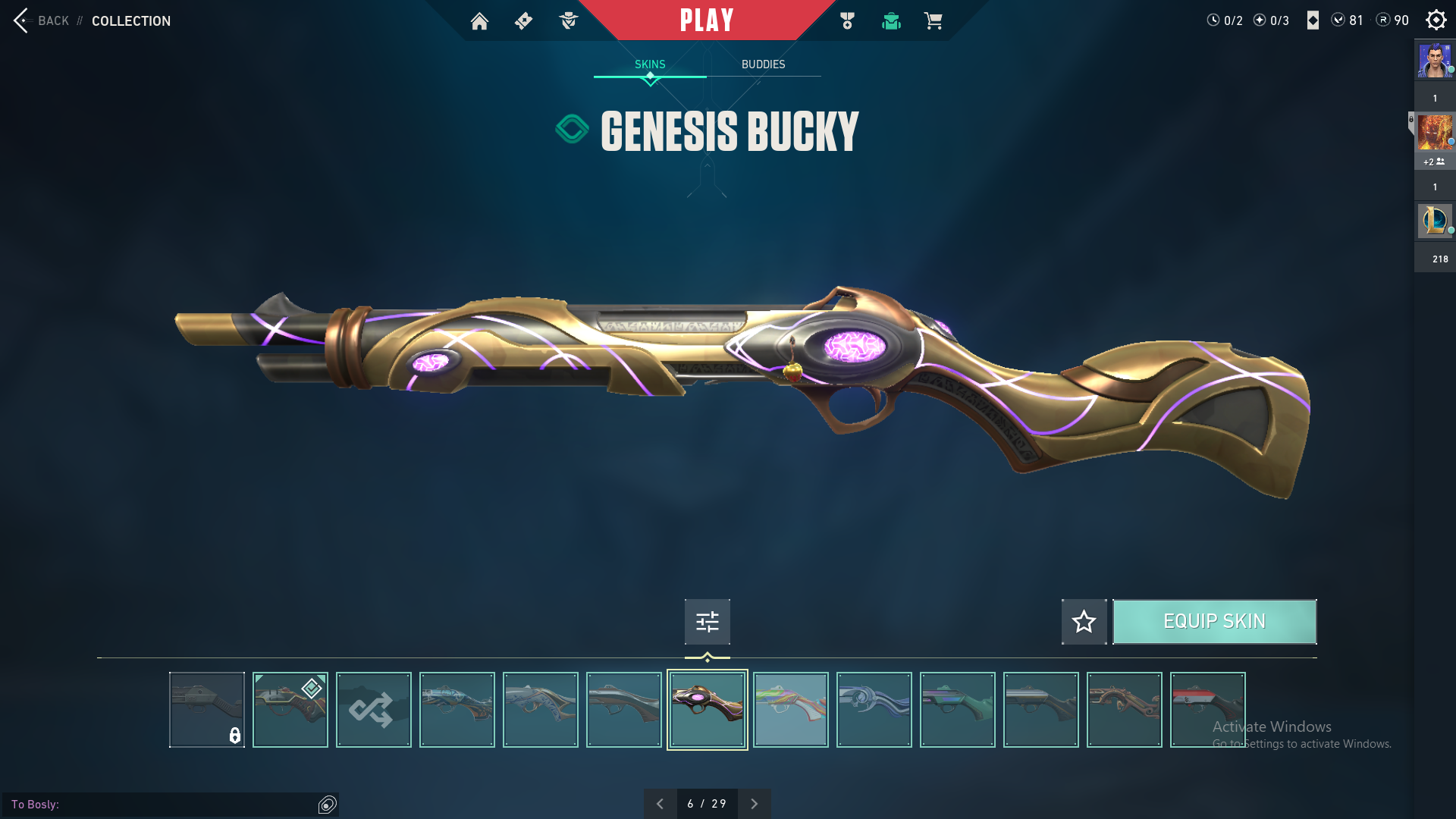Switch to the Buddies tab

tap(763, 64)
